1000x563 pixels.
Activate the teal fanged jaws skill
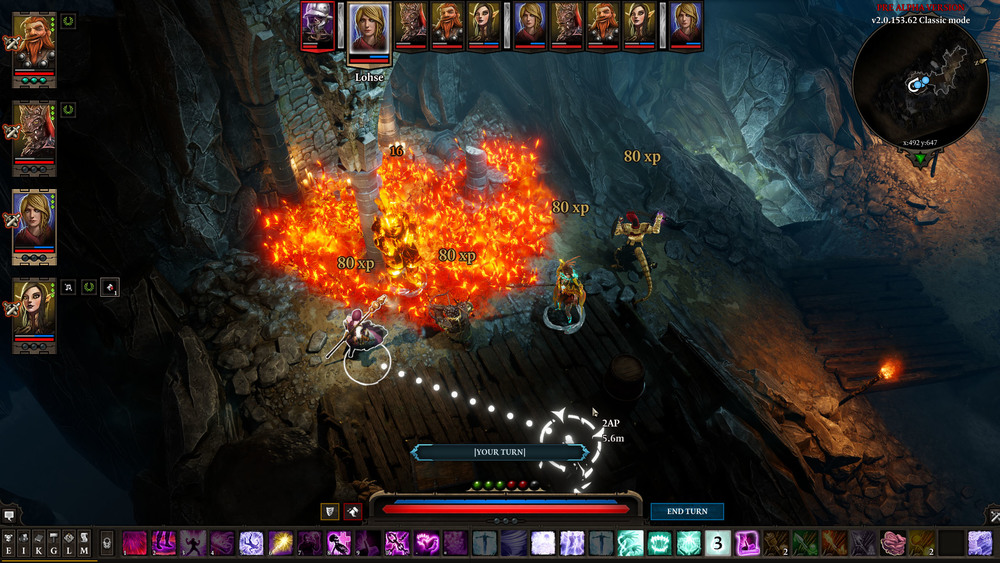click(x=659, y=543)
